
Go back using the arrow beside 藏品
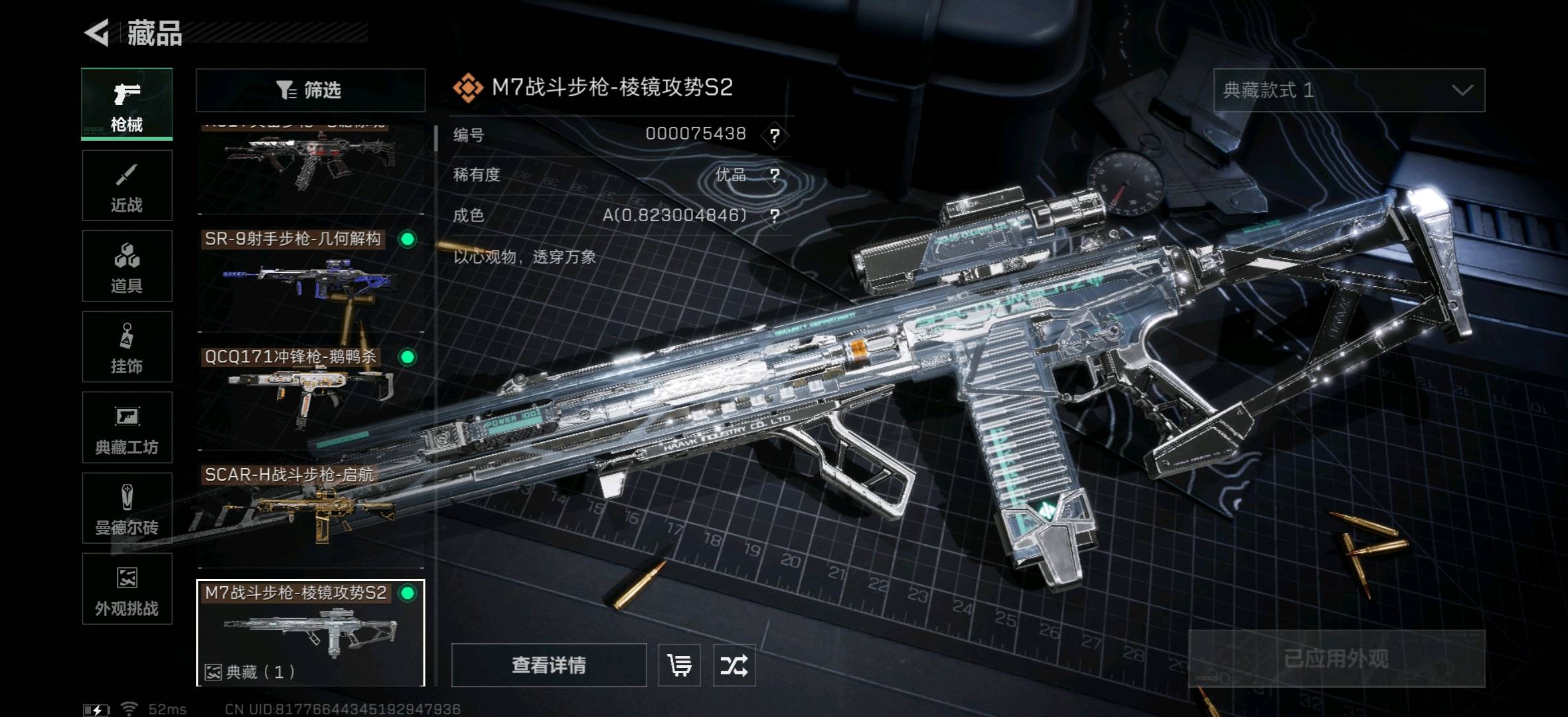(97, 33)
